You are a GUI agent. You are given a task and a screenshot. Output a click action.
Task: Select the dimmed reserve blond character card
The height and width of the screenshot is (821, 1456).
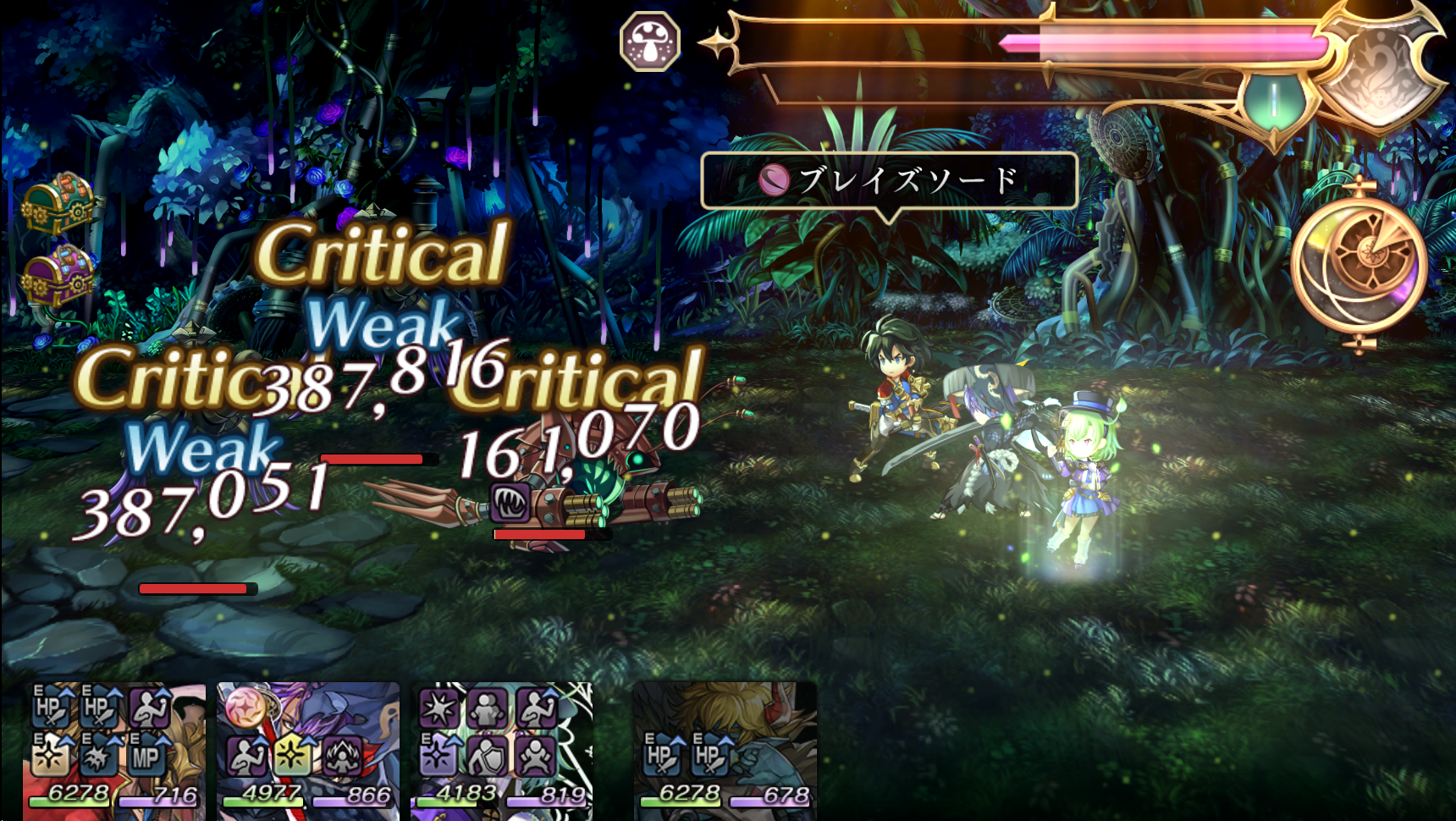click(x=725, y=751)
